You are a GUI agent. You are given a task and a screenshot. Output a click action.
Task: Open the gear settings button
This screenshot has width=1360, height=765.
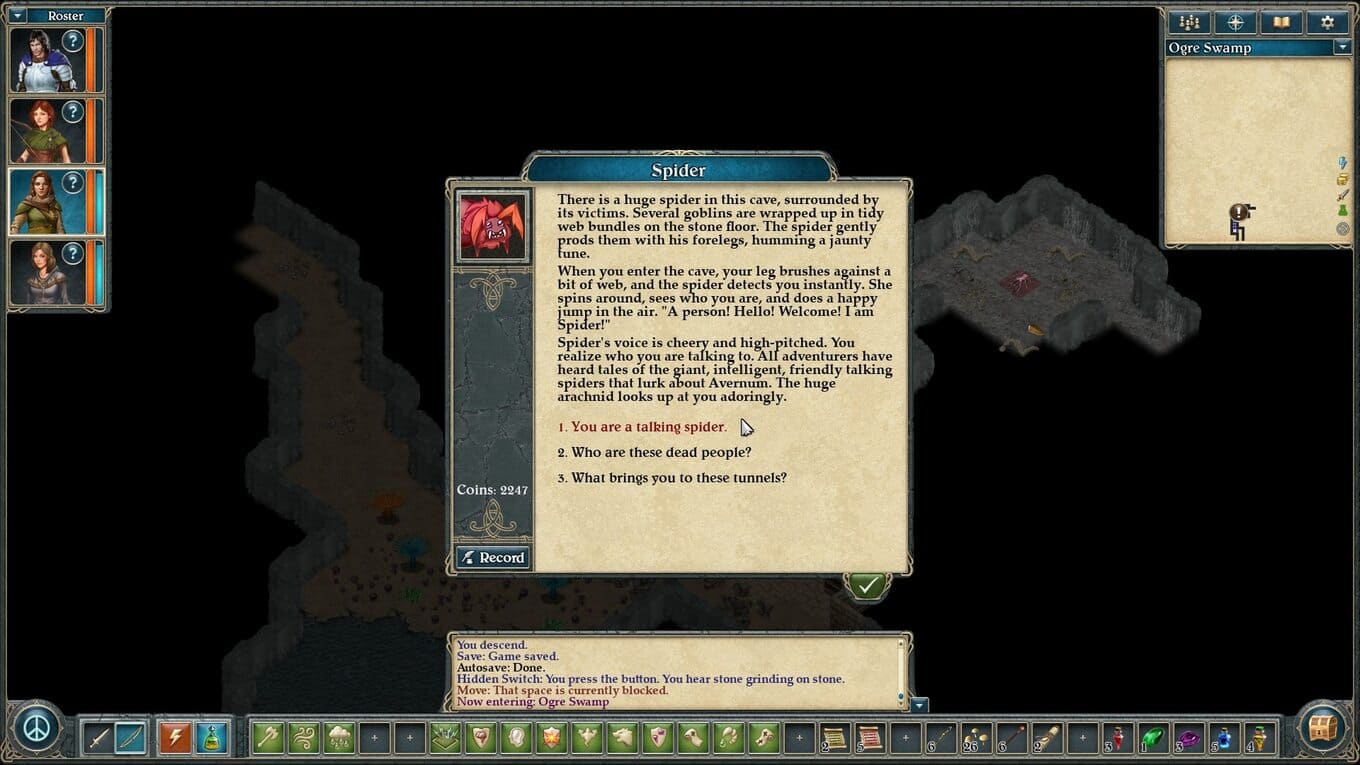coord(1327,22)
